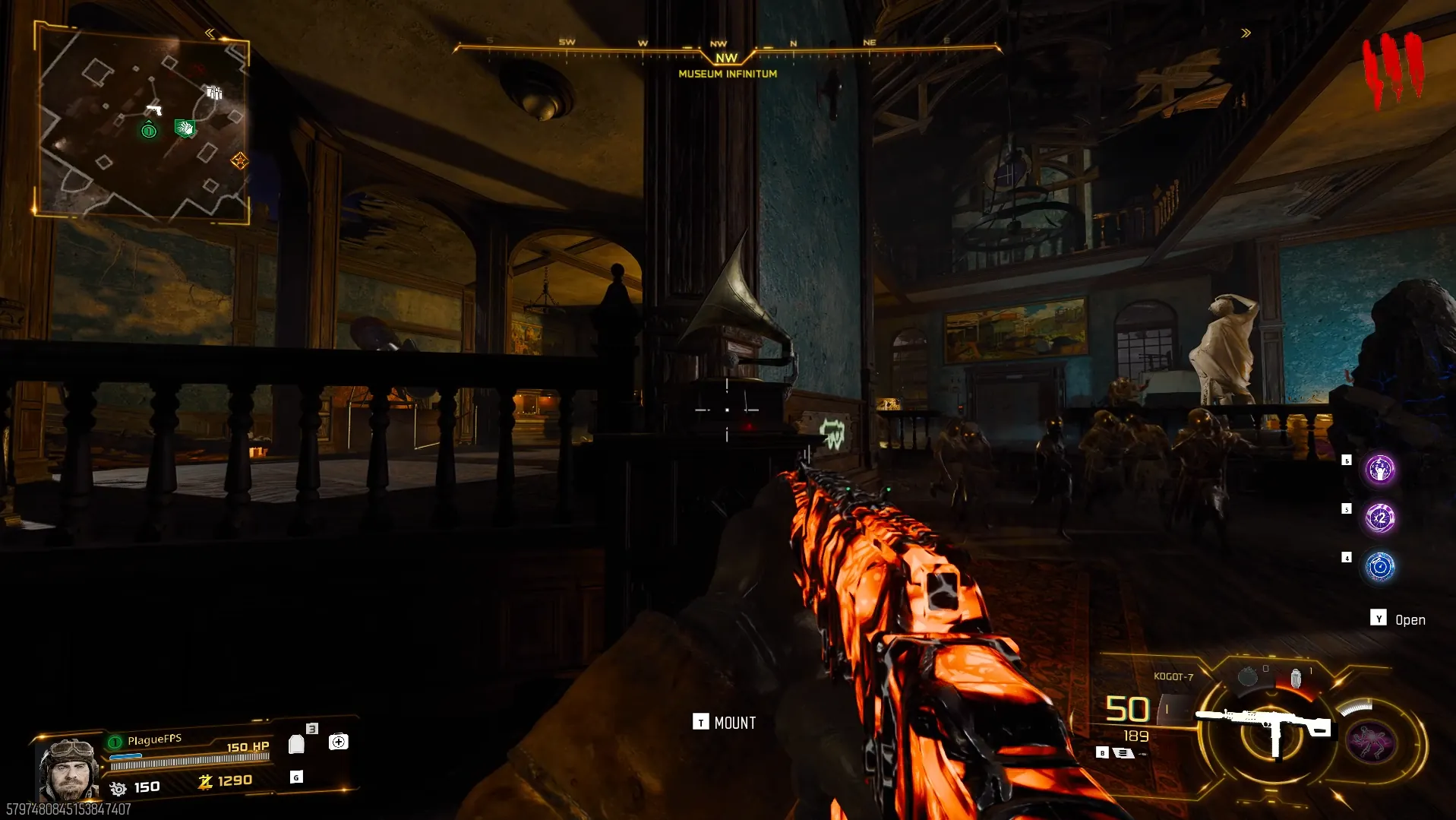Activate the purple raised-fist gobblegum
This screenshot has height=820, width=1456.
coord(1379,470)
